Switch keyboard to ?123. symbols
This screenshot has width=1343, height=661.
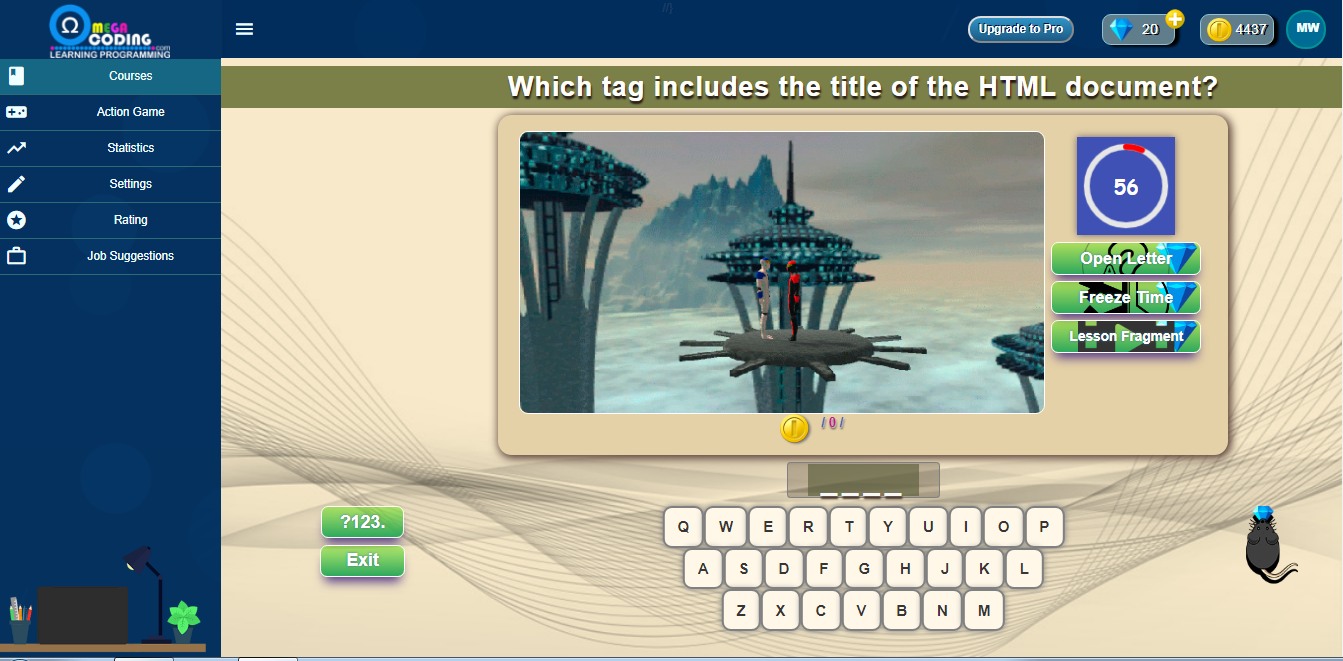(x=363, y=522)
